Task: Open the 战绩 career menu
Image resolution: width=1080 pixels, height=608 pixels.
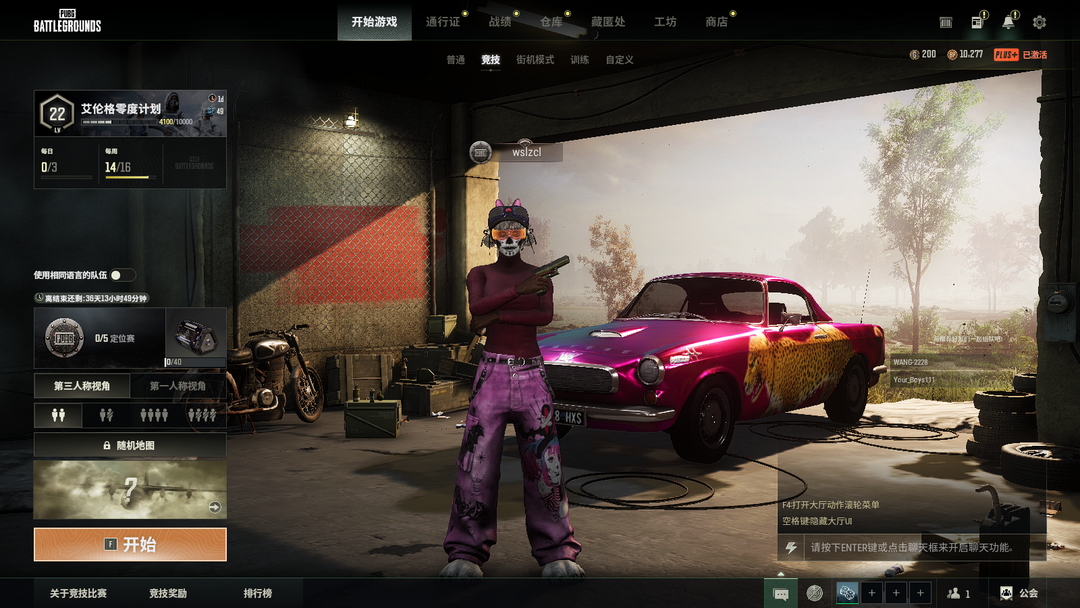Action: point(500,22)
